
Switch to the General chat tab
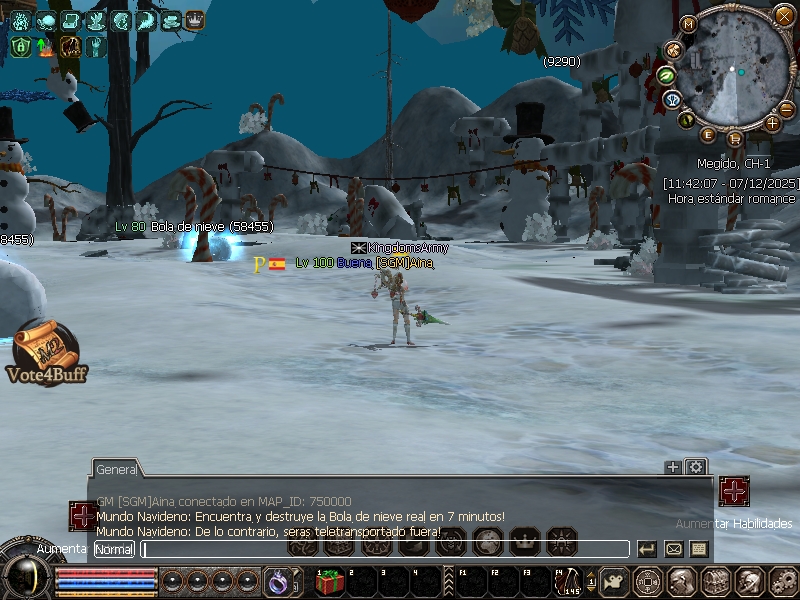117,469
